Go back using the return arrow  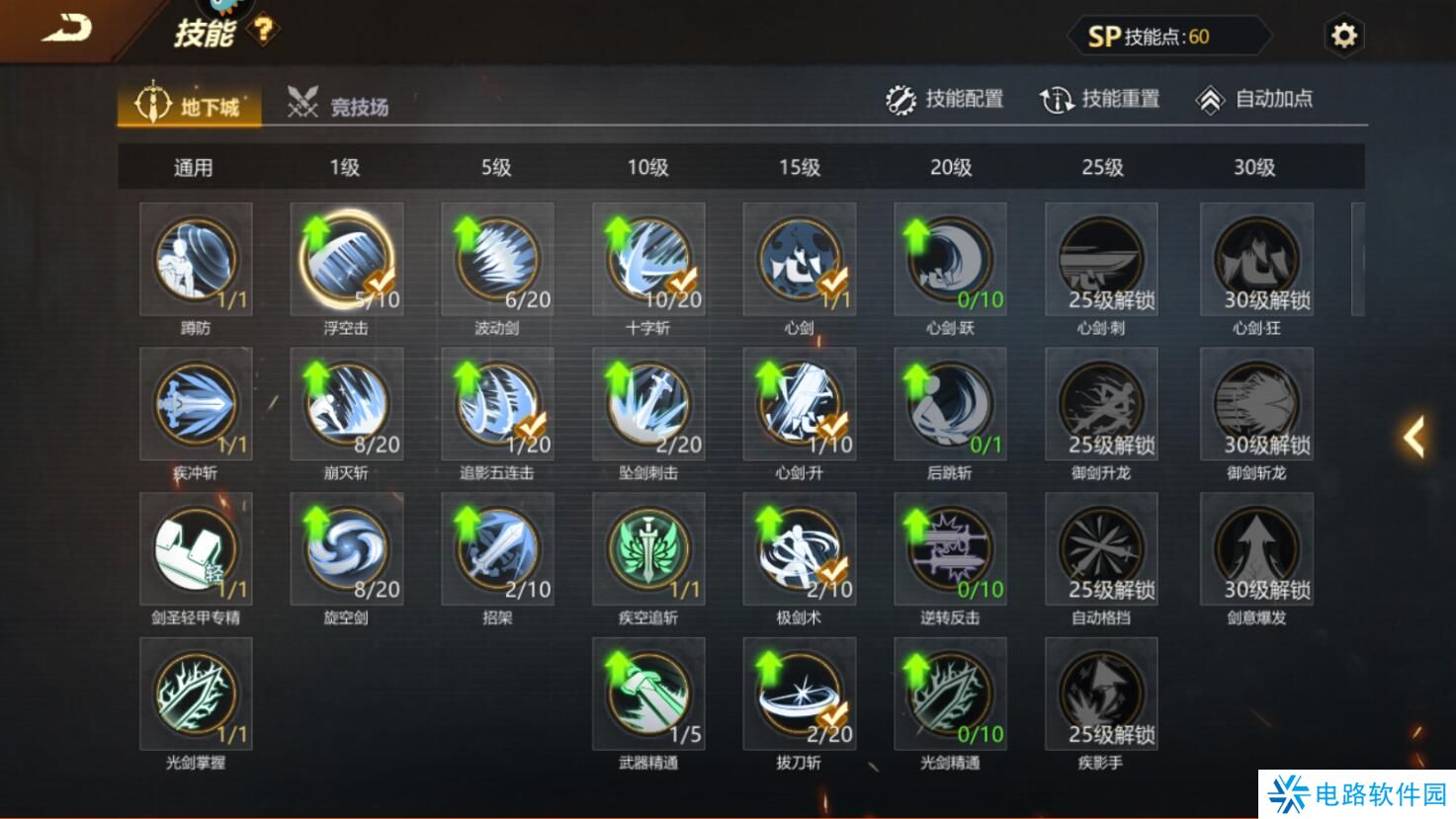click(65, 28)
